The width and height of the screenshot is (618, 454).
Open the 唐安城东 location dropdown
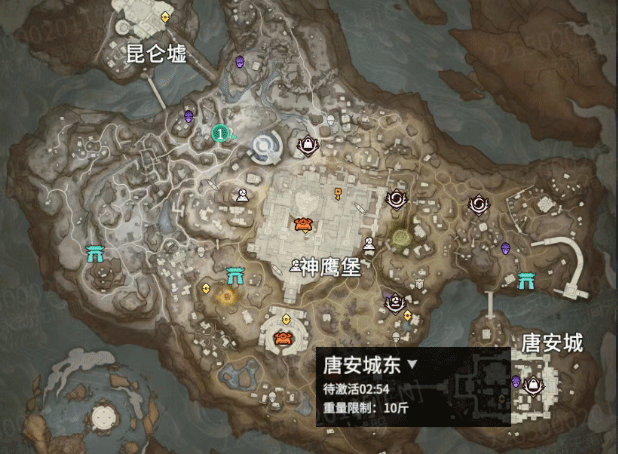click(412, 366)
